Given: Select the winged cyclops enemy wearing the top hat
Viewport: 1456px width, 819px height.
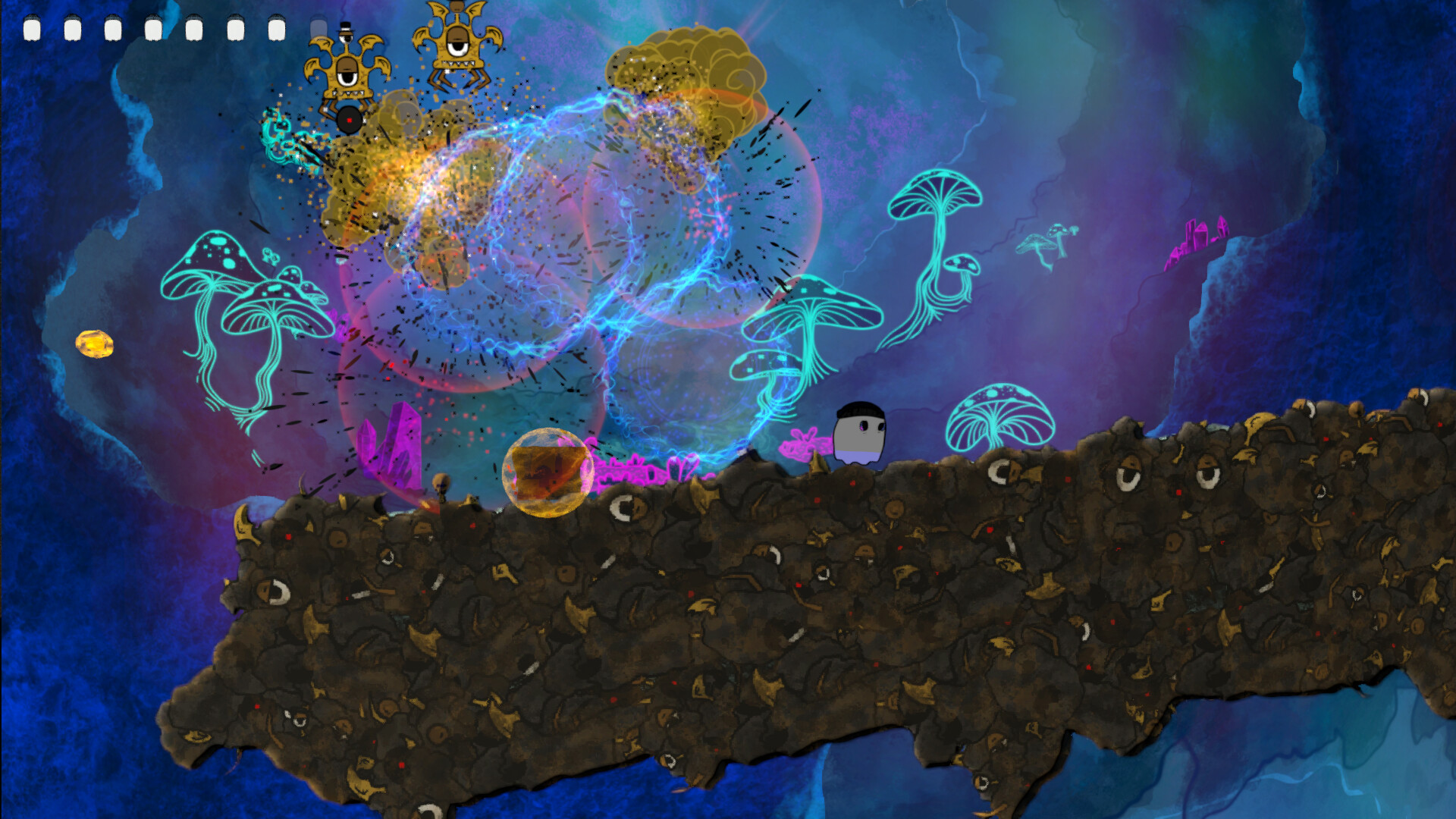Looking at the screenshot, I should coord(349,72).
